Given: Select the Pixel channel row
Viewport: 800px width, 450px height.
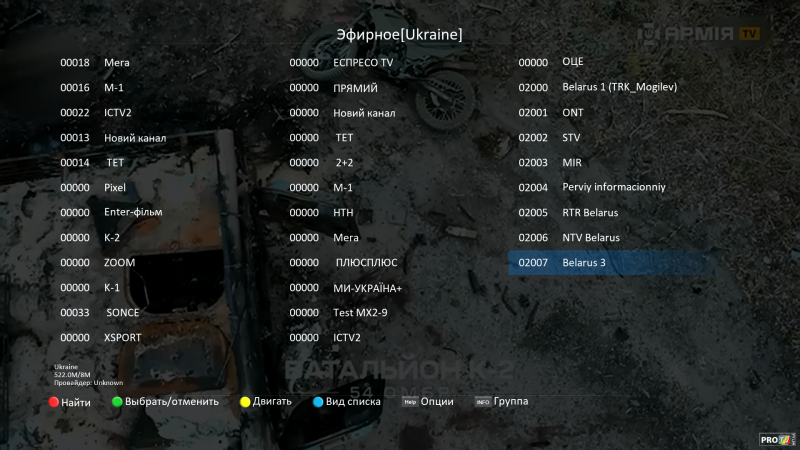Looking at the screenshot, I should click(115, 187).
